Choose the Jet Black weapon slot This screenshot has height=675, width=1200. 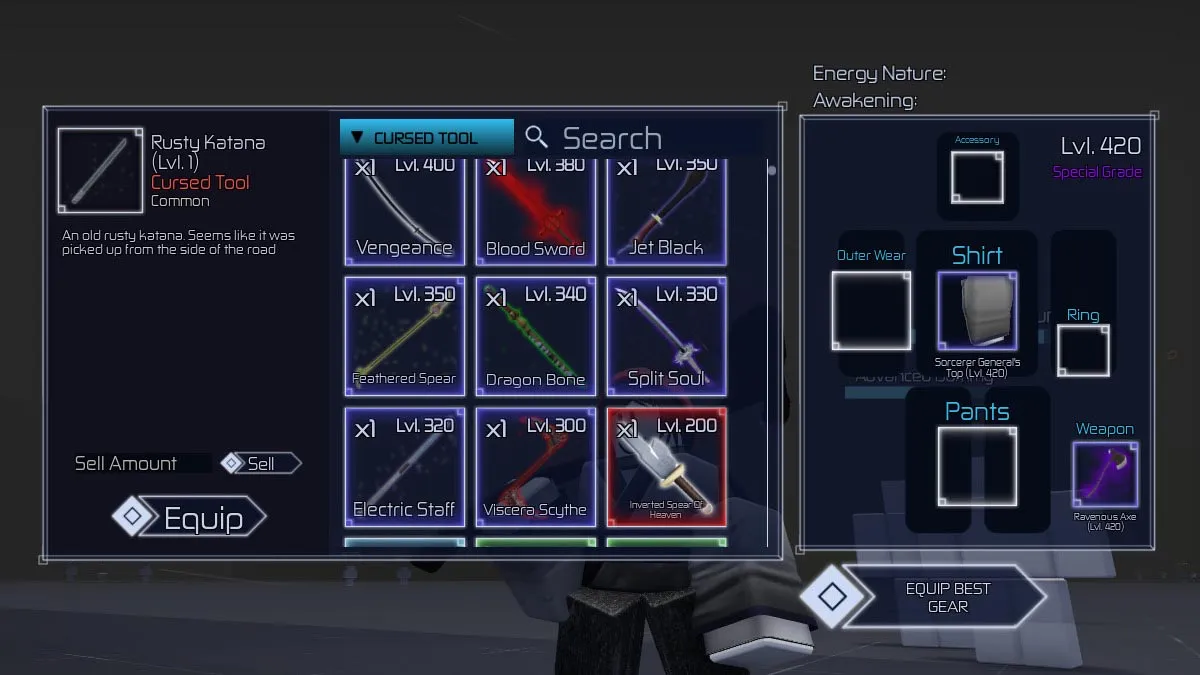pyautogui.click(x=666, y=210)
